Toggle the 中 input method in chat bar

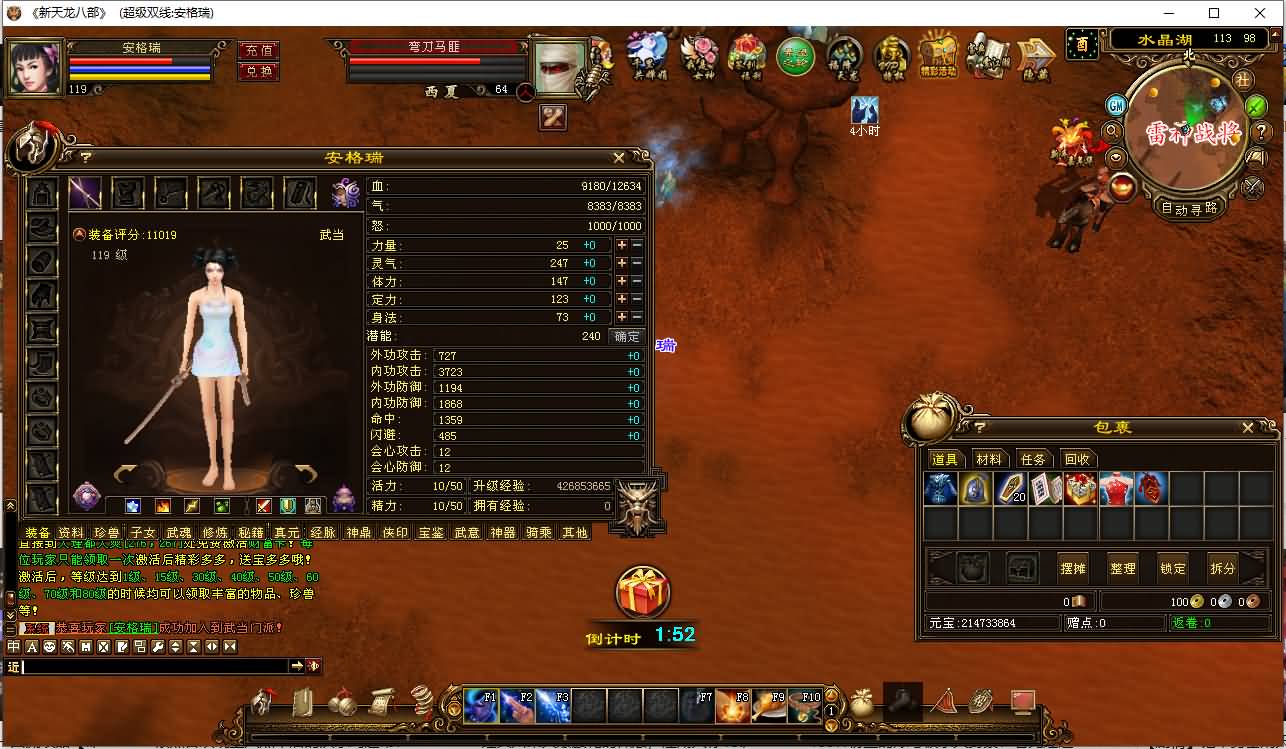tap(14, 646)
